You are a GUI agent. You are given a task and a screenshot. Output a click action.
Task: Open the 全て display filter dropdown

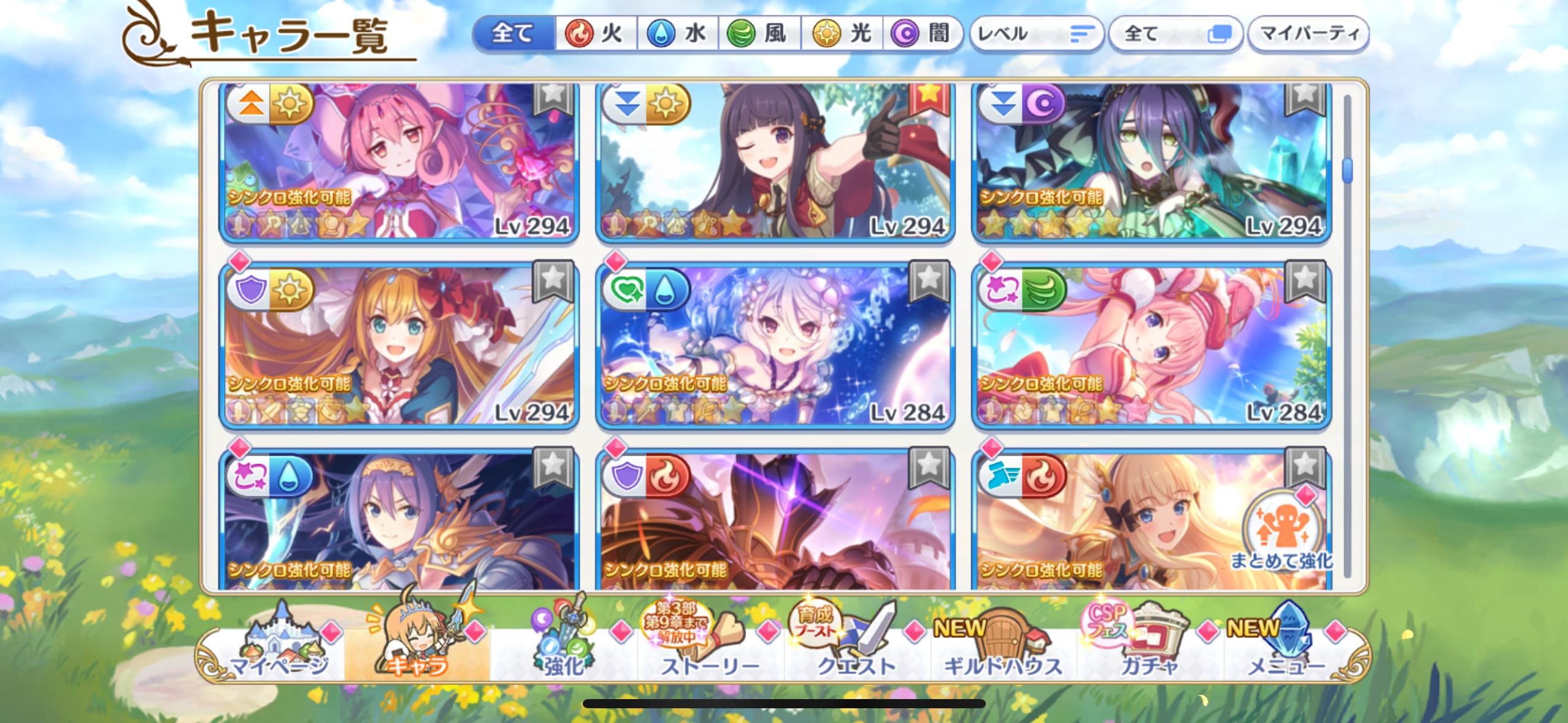click(x=1175, y=34)
